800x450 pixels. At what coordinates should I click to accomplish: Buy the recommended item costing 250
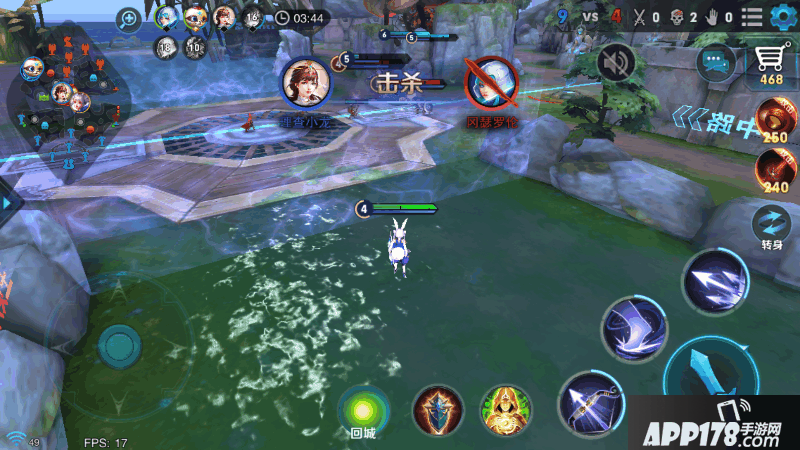pyautogui.click(x=774, y=120)
